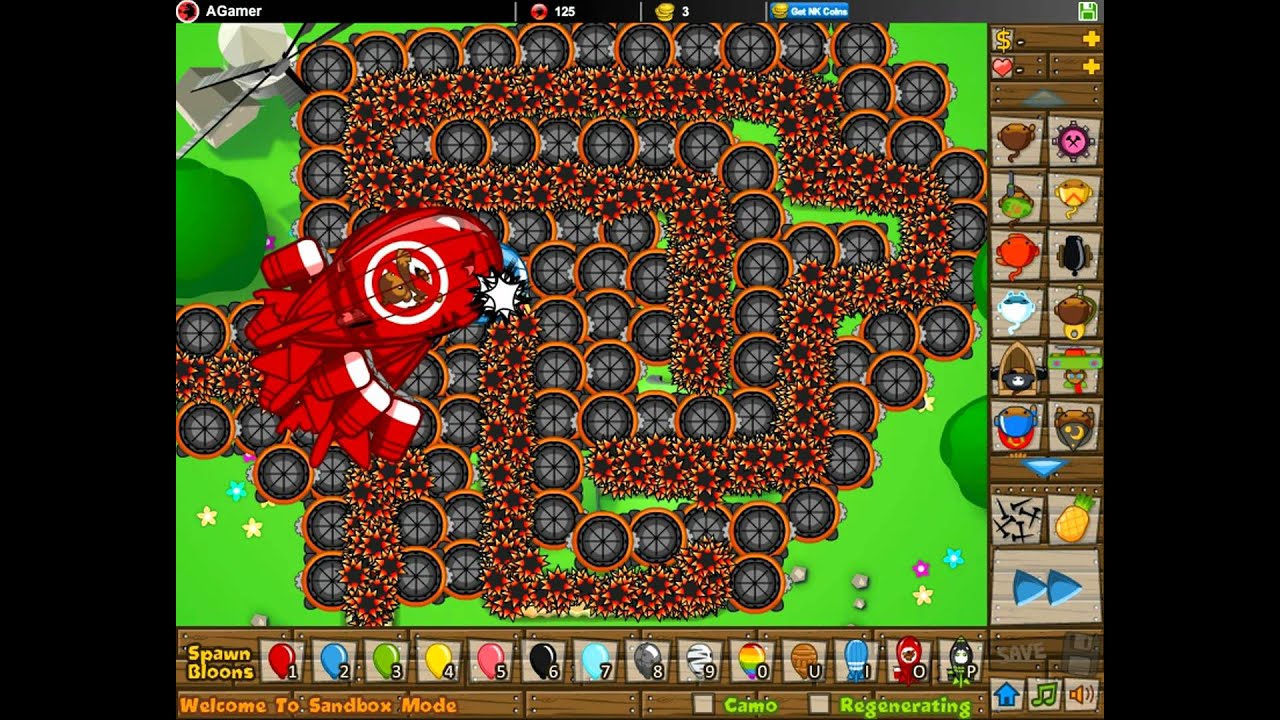The image size is (1280, 720).
Task: Click the fast forward arrows button
Action: point(1045,588)
